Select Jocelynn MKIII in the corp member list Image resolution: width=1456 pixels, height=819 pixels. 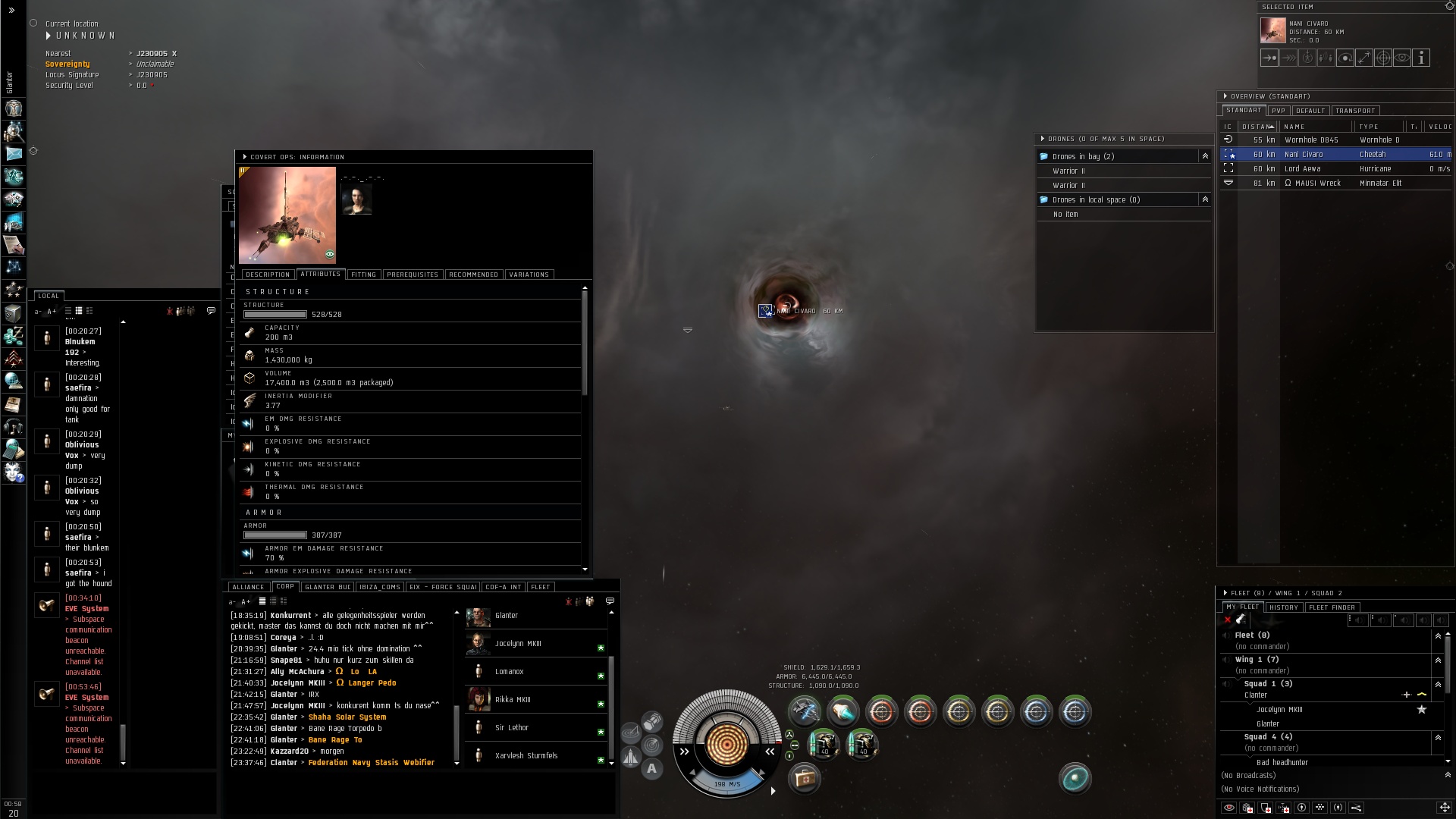point(518,644)
